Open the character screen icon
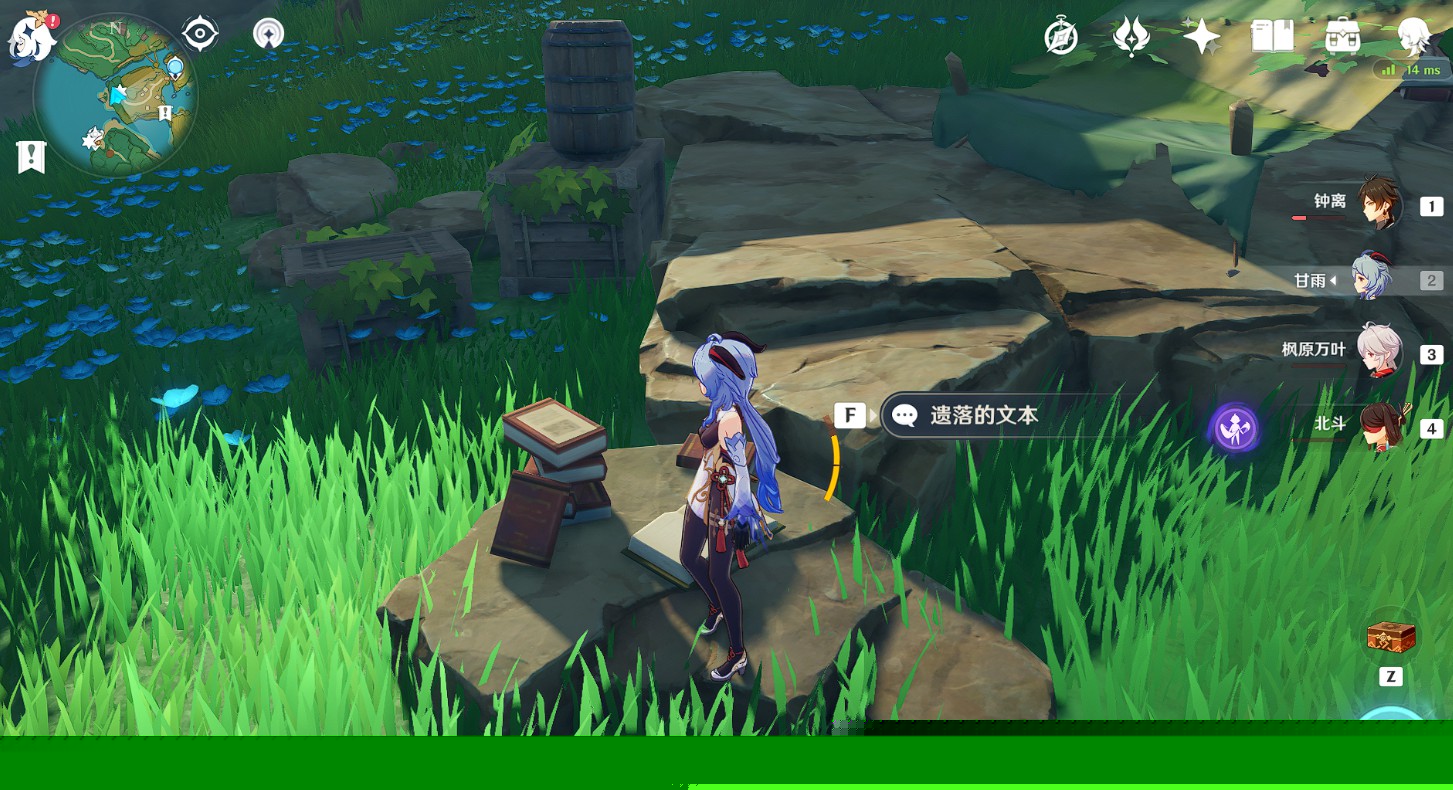 [x=1414, y=38]
